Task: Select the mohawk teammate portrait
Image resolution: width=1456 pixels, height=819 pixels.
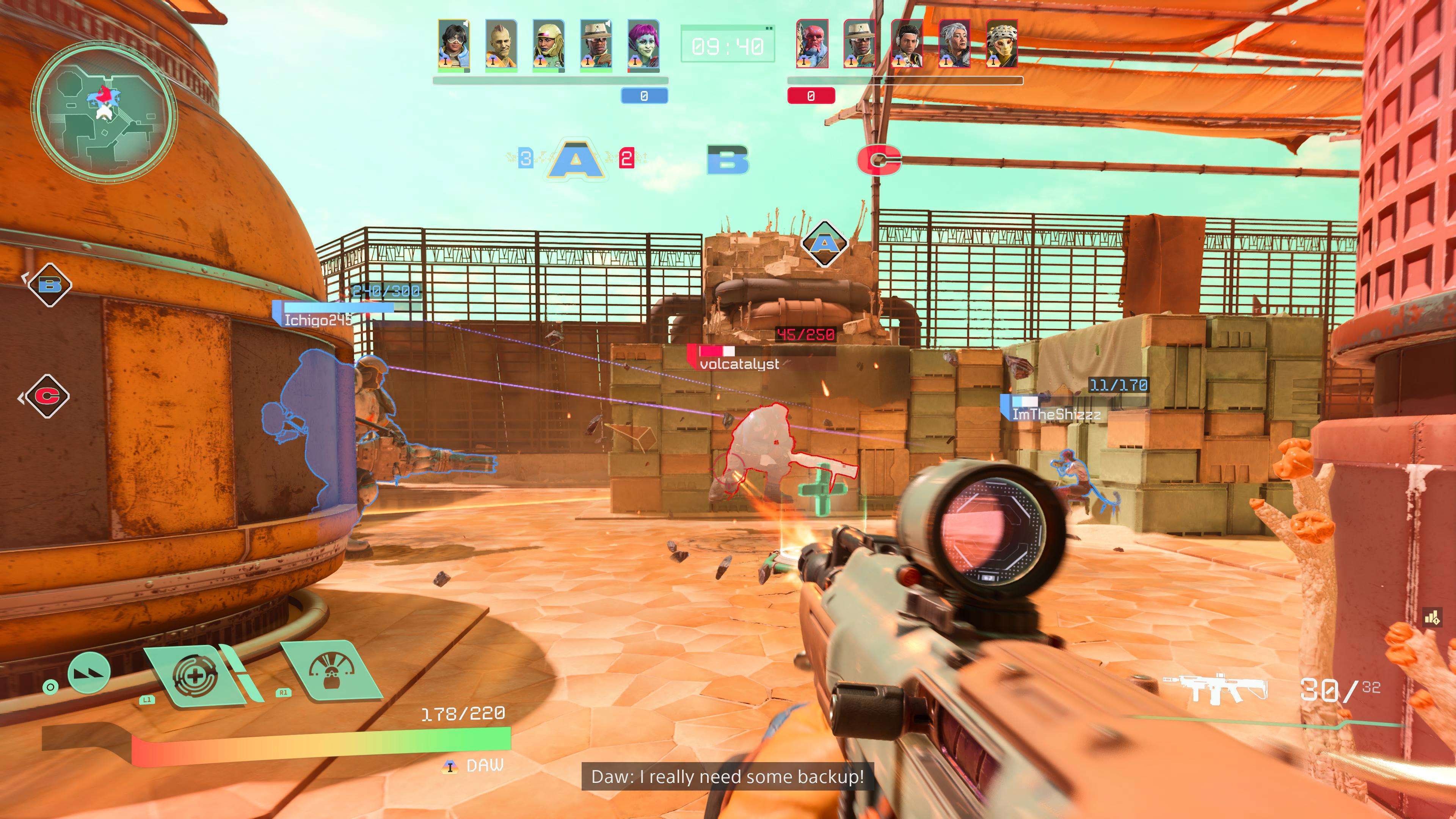Action: point(501,45)
